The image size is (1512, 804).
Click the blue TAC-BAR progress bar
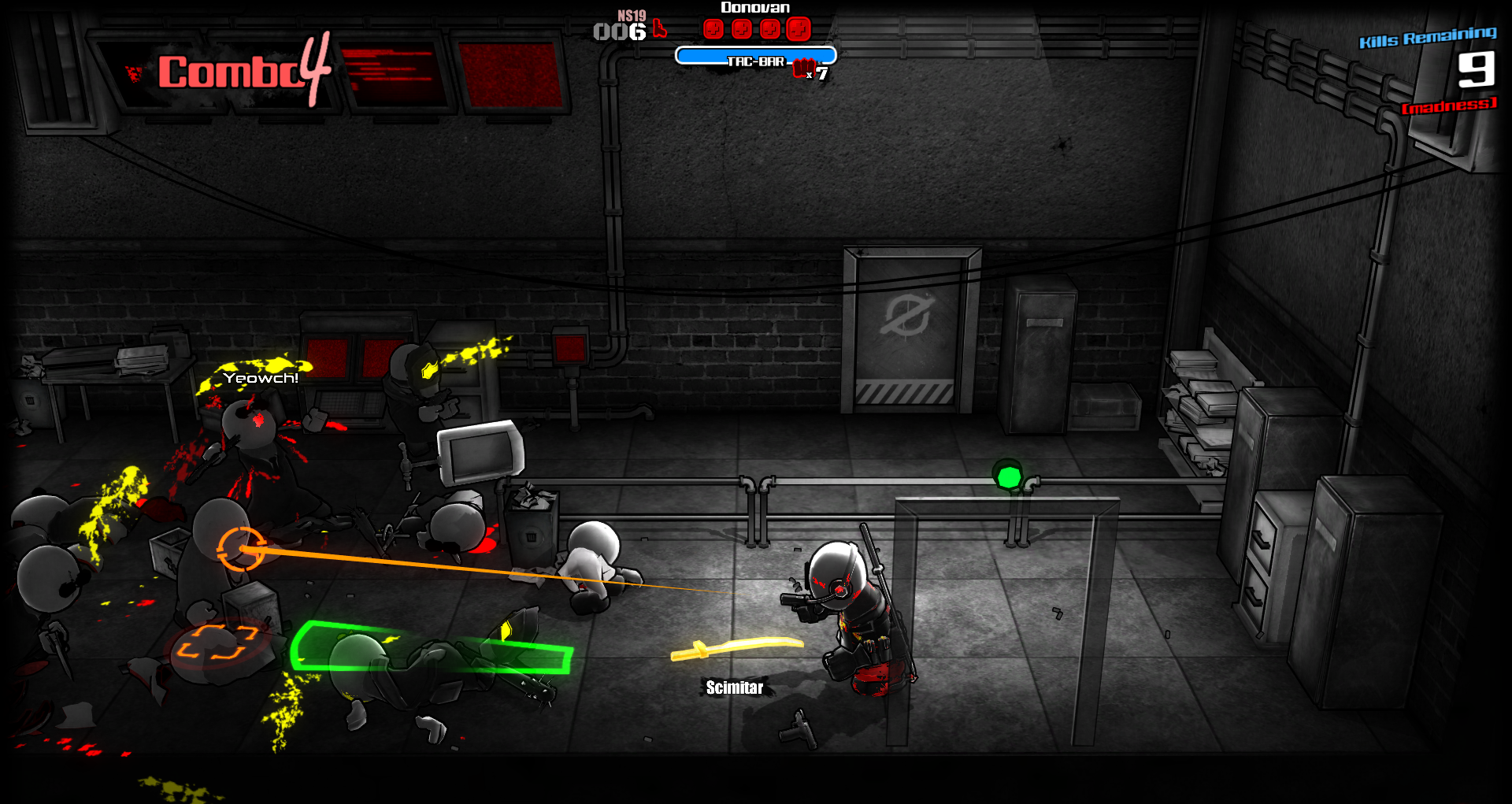[754, 55]
